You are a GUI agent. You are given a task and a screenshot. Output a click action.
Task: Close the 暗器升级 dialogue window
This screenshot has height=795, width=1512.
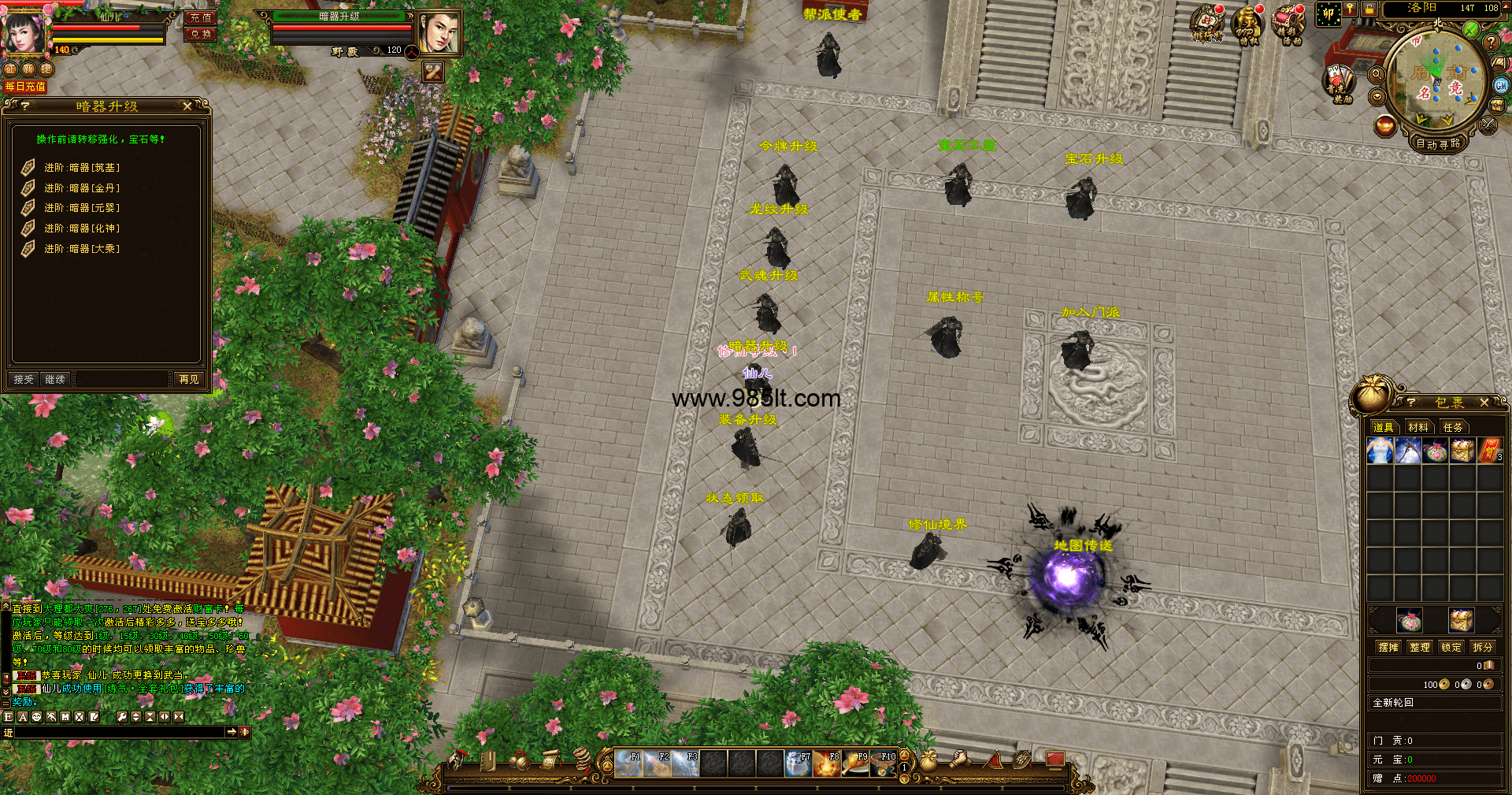point(187,106)
